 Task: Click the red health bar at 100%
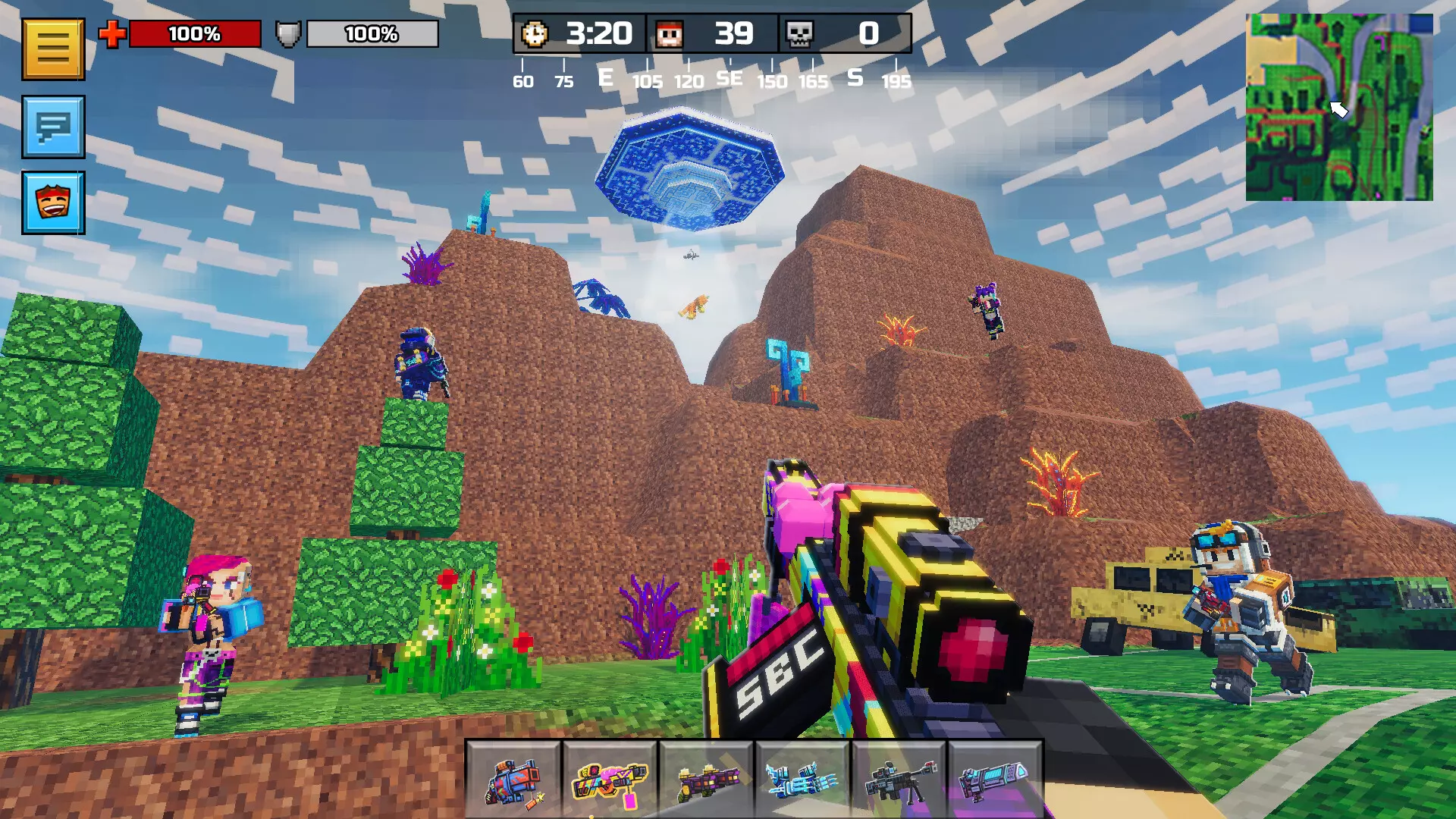click(x=196, y=33)
